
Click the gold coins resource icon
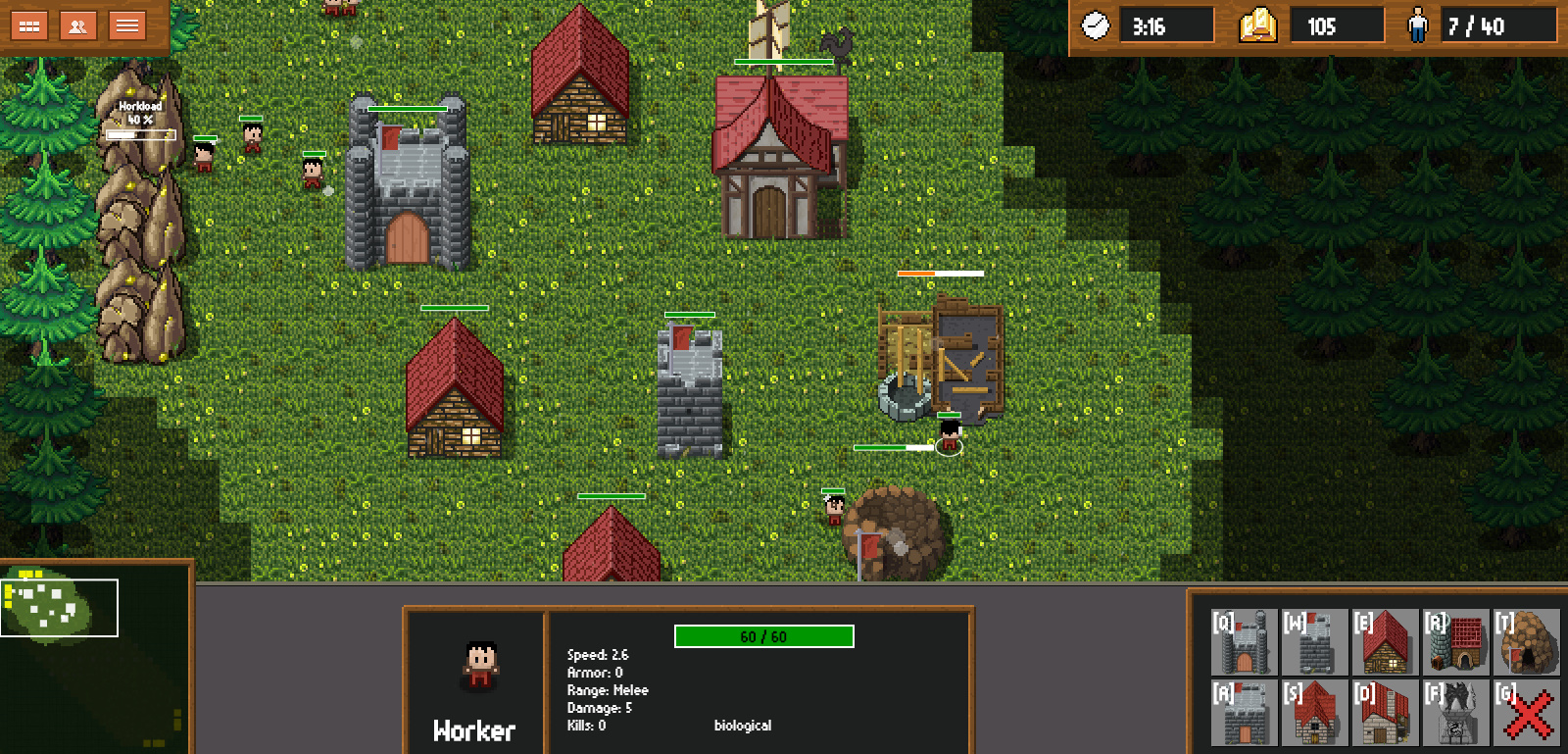[1256, 26]
